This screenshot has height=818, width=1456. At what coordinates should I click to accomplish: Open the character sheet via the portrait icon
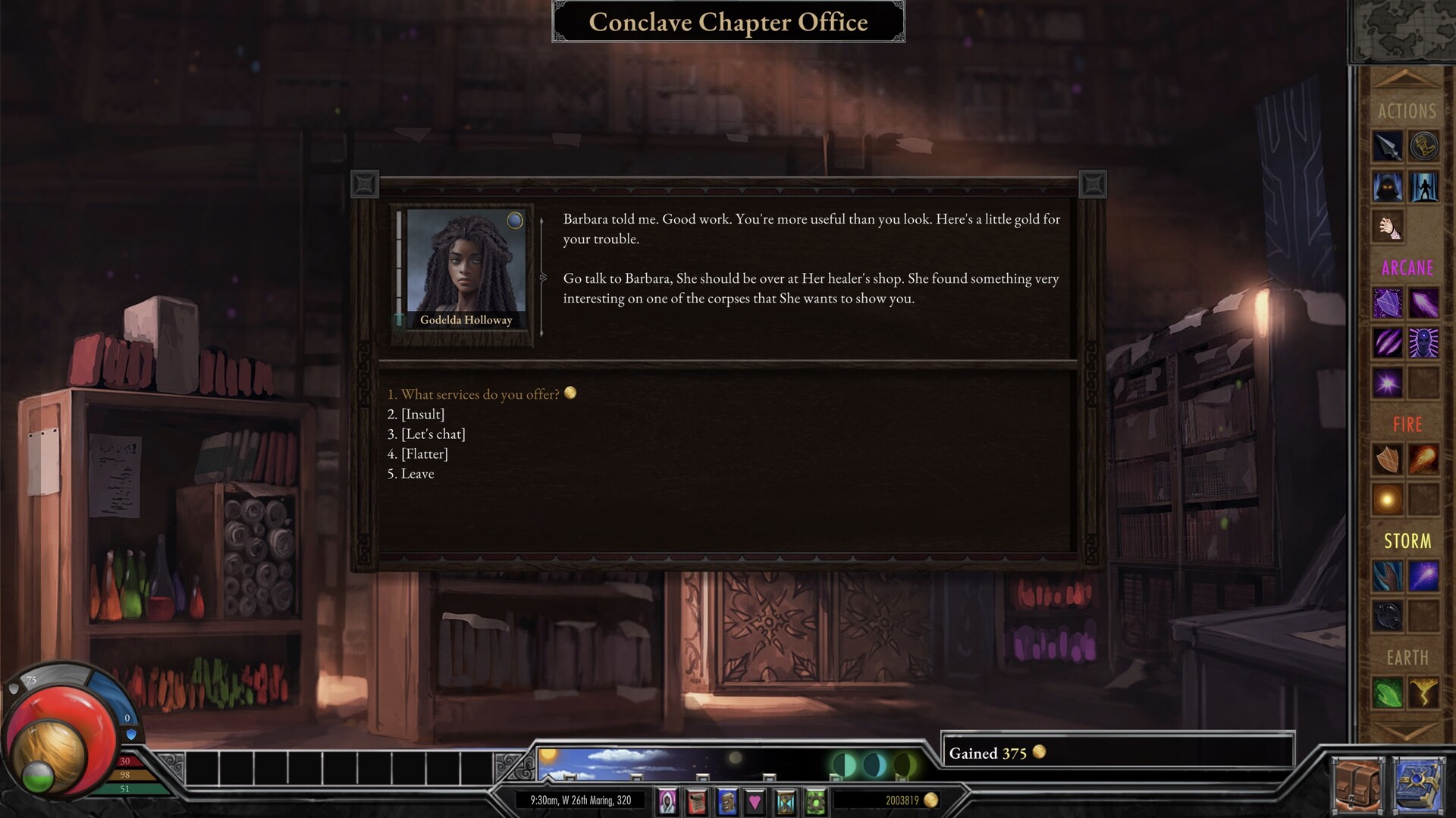(x=668, y=801)
